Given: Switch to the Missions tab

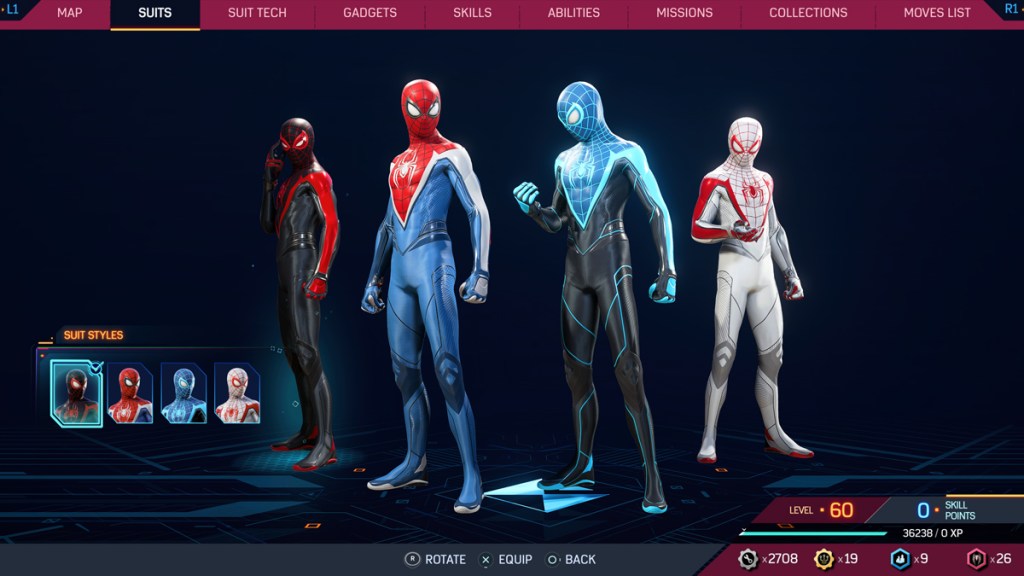Looking at the screenshot, I should tap(684, 13).
